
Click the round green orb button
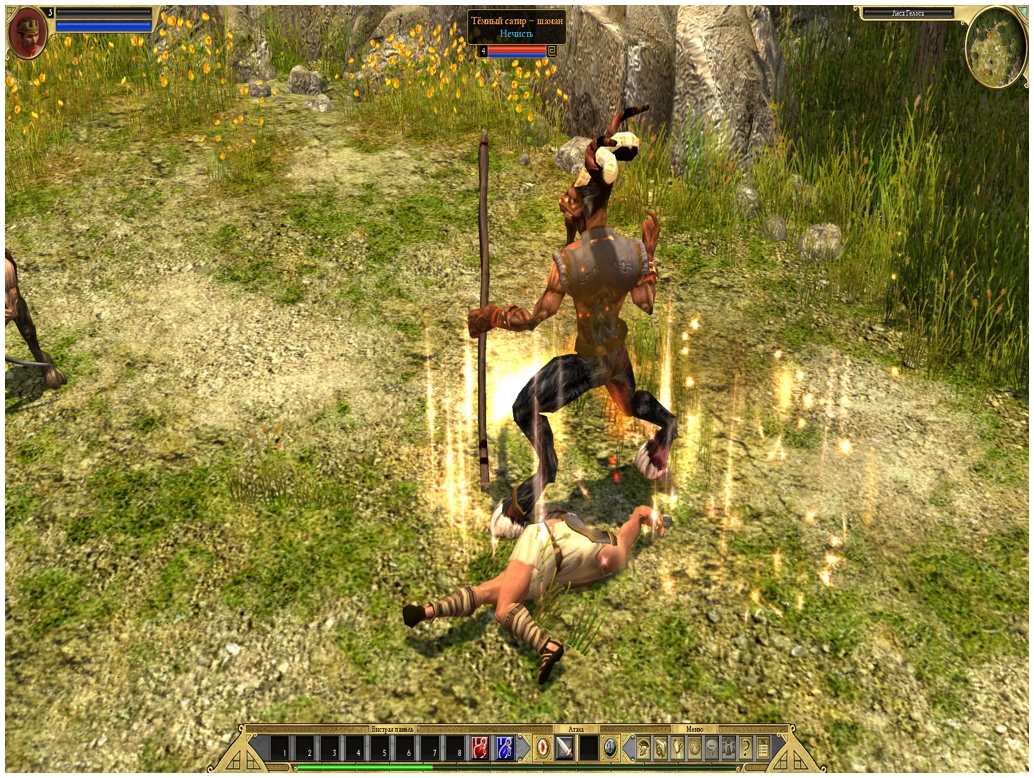610,748
